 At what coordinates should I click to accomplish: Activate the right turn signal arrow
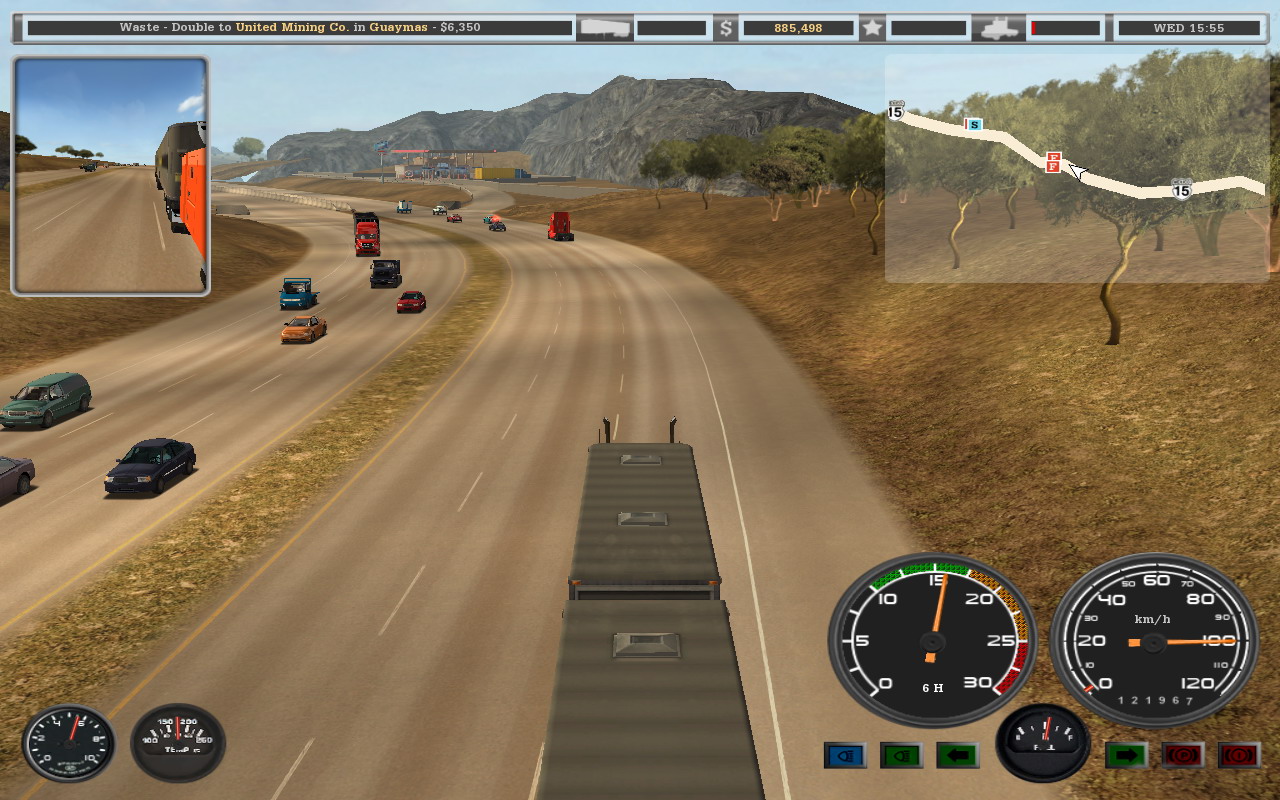pyautogui.click(x=1126, y=755)
